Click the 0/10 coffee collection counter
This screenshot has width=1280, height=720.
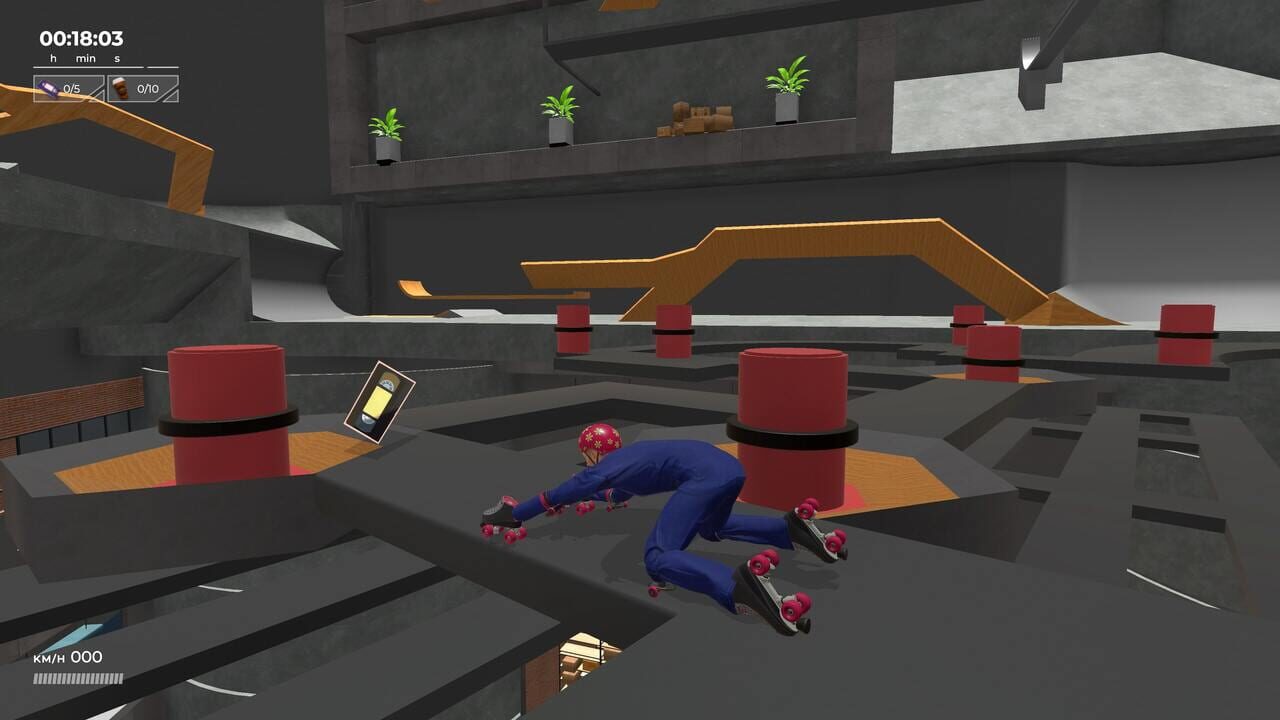[x=148, y=88]
